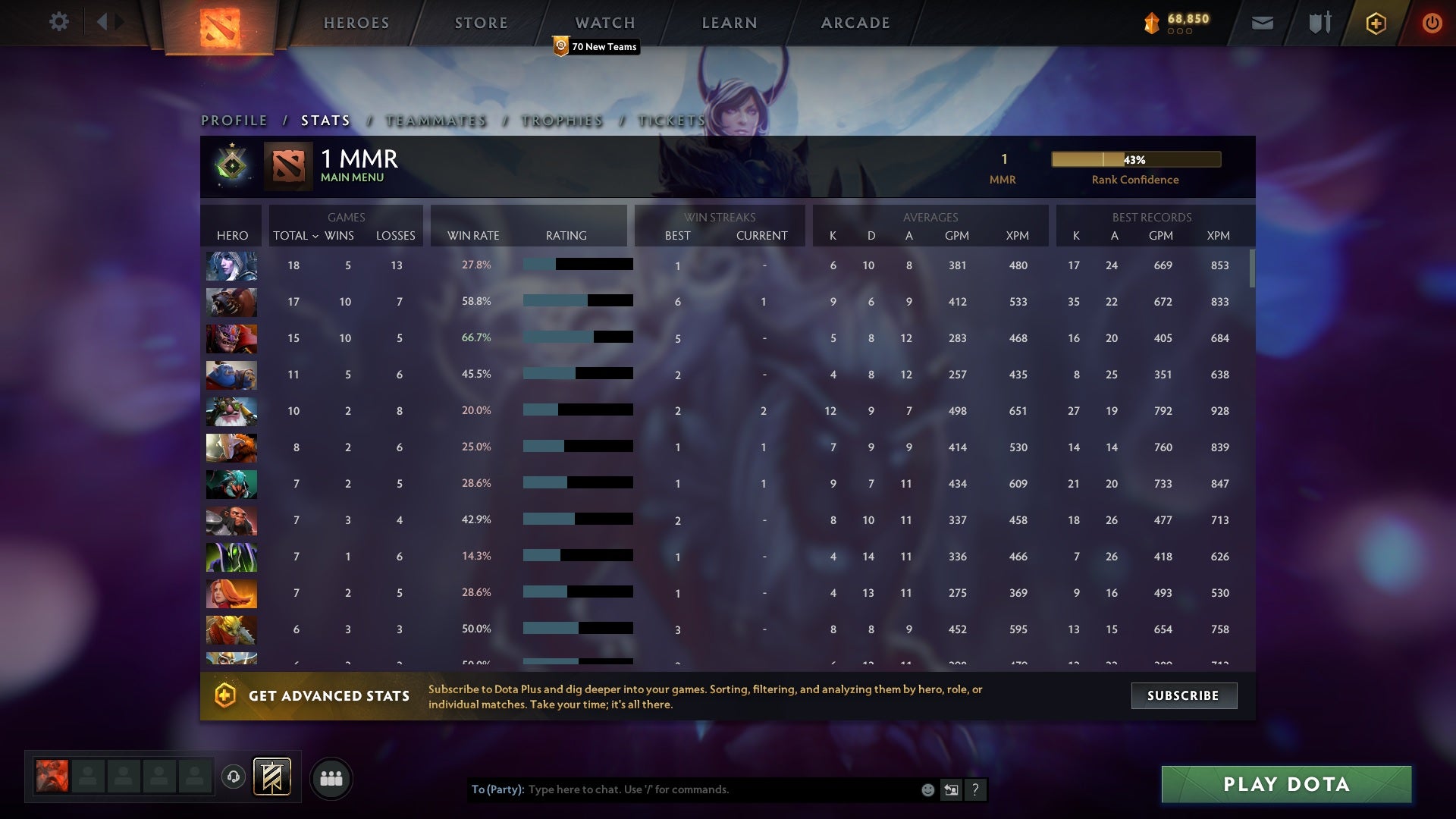
Task: Open the friends list people icon
Action: pyautogui.click(x=331, y=777)
